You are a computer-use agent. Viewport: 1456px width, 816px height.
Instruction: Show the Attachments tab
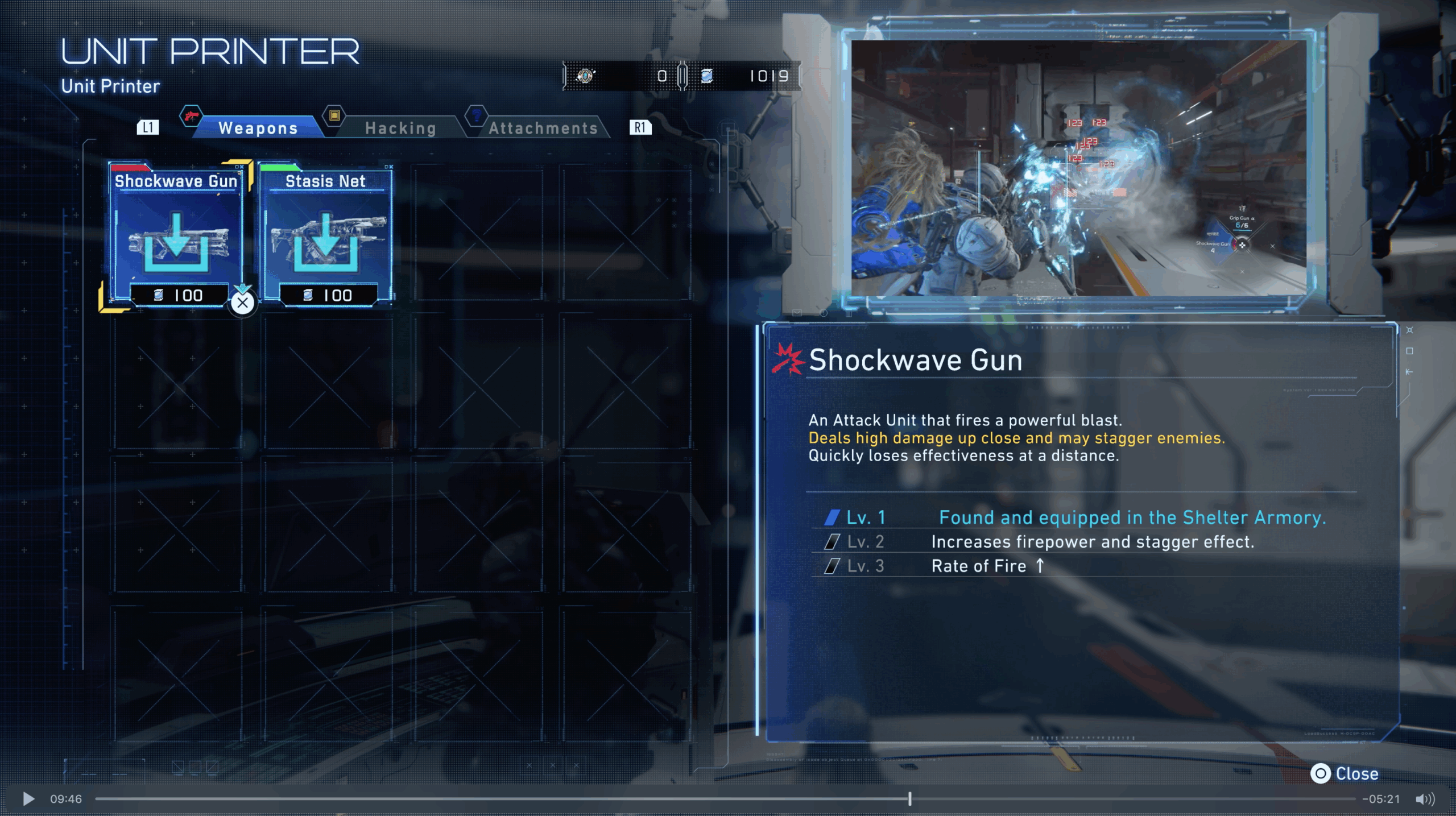[543, 128]
